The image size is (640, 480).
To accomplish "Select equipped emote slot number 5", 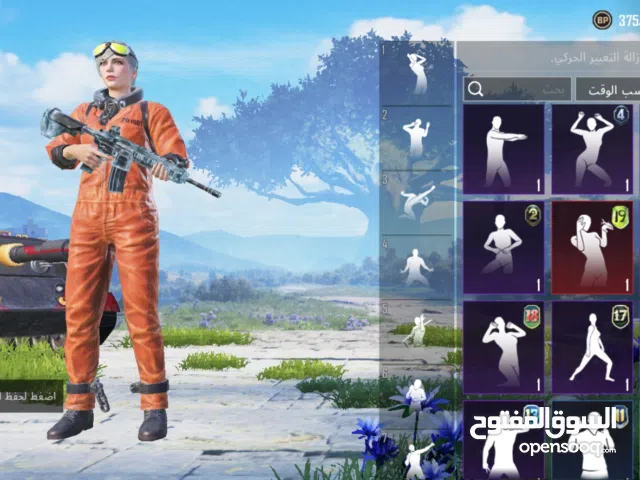I will pos(417,328).
